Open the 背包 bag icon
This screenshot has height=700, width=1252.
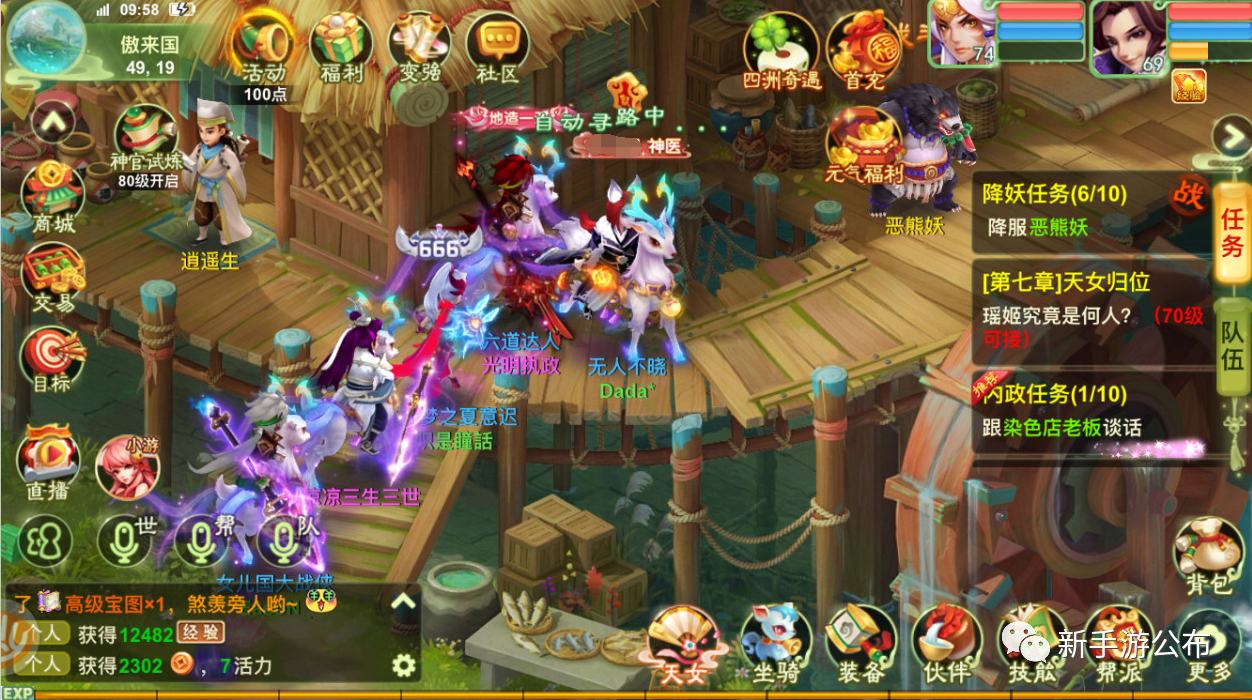pos(1207,555)
